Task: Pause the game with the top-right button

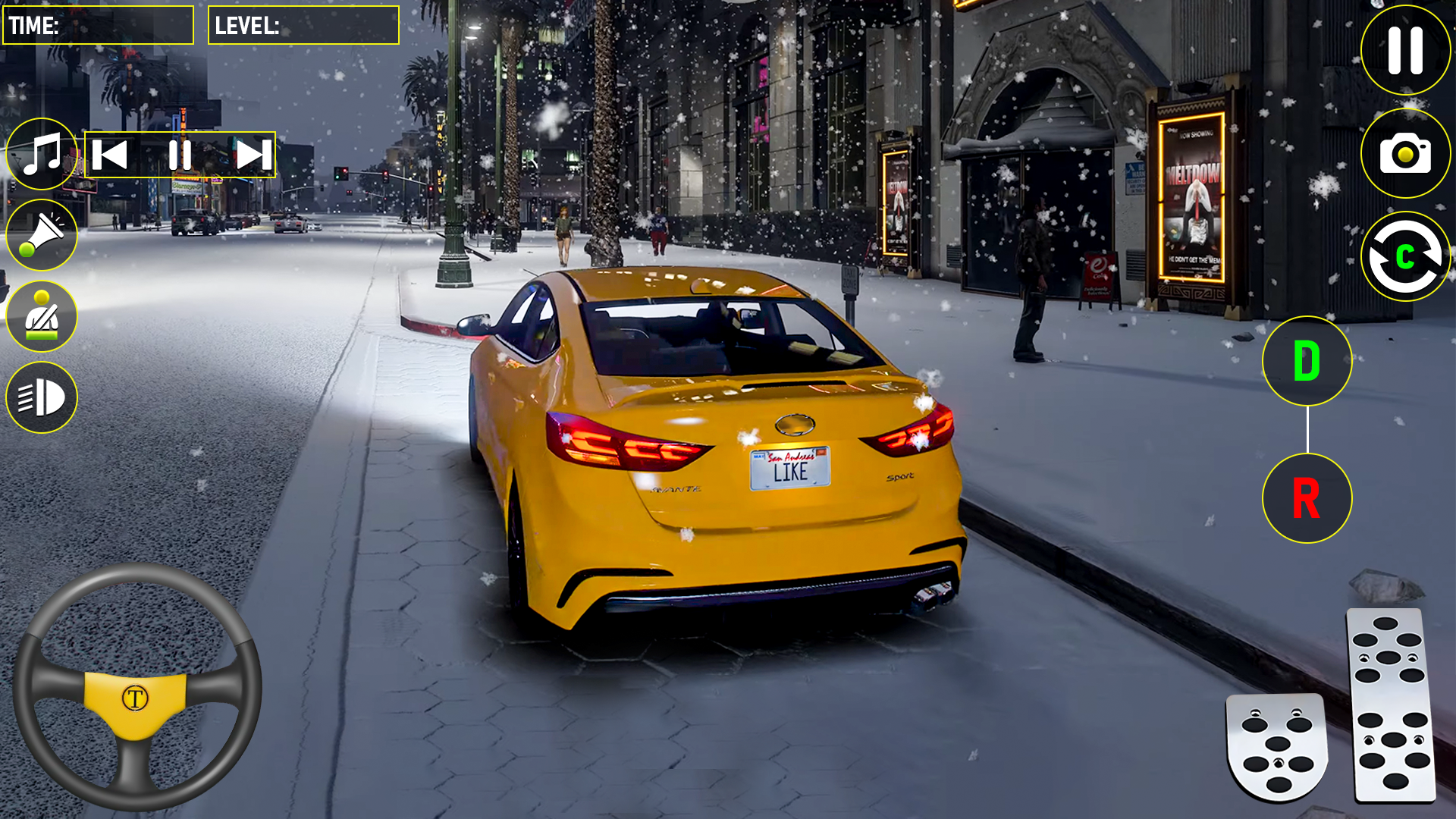Action: tap(1405, 50)
